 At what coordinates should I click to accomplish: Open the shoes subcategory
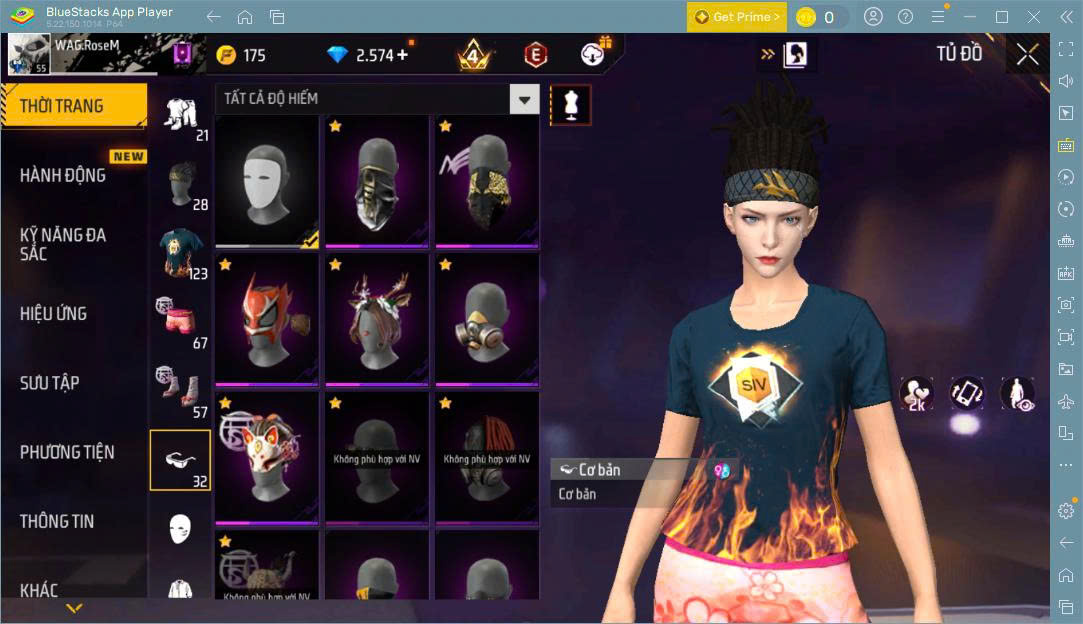[181, 390]
